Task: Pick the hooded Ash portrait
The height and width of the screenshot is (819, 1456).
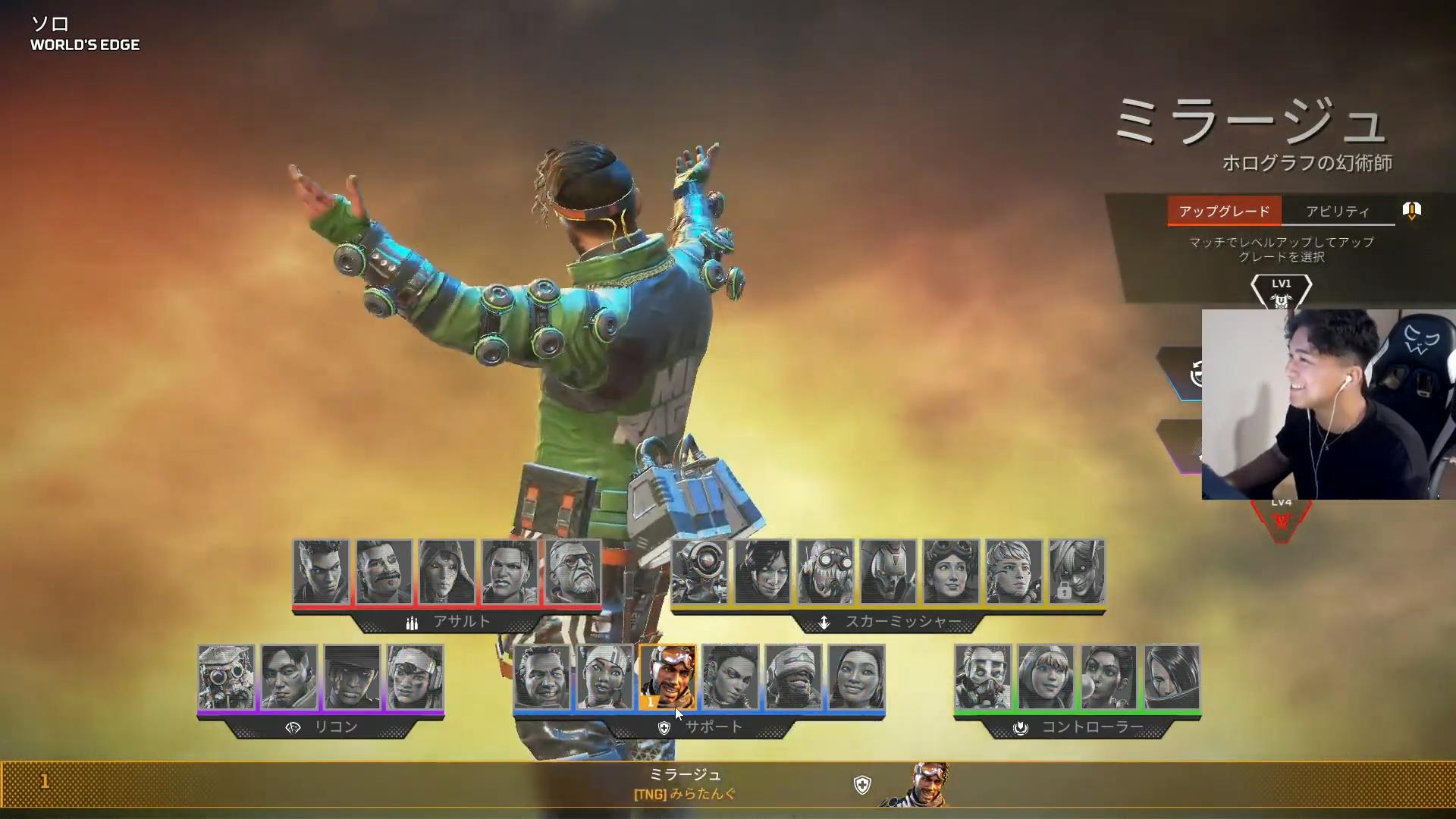Action: pyautogui.click(x=447, y=572)
